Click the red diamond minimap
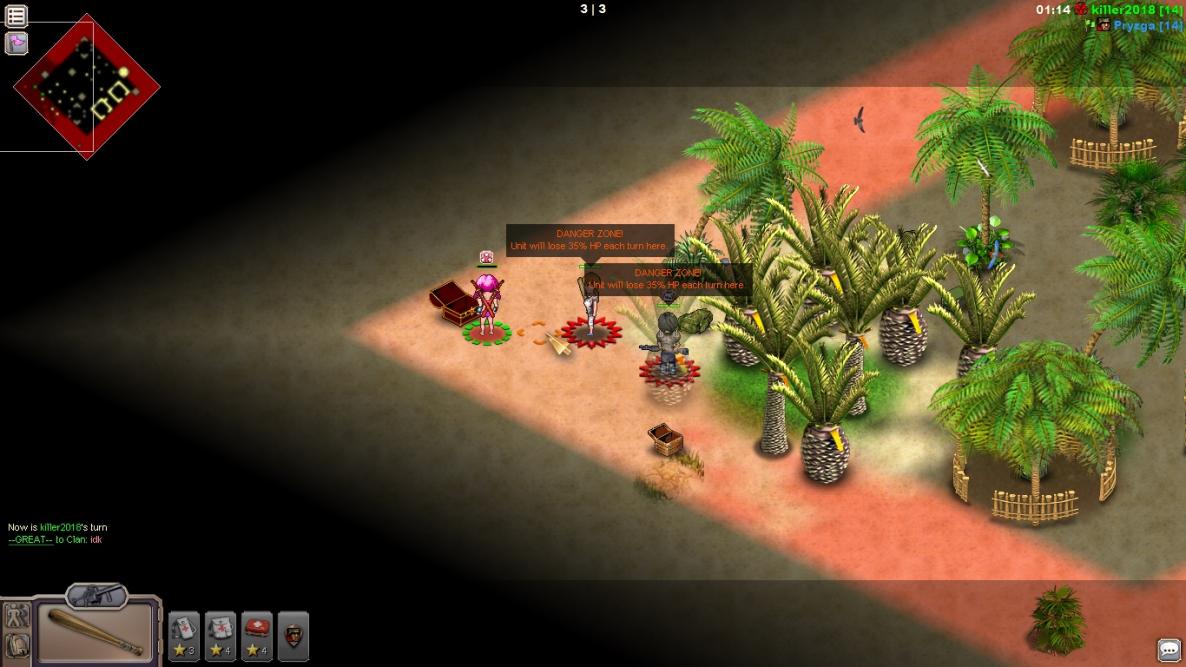 [x=86, y=87]
